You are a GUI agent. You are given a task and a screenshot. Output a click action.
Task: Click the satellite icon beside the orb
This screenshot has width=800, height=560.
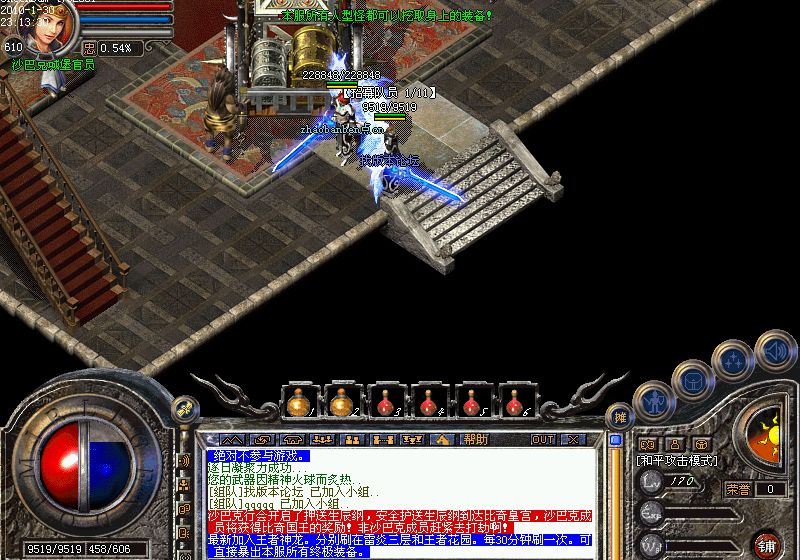point(183,407)
